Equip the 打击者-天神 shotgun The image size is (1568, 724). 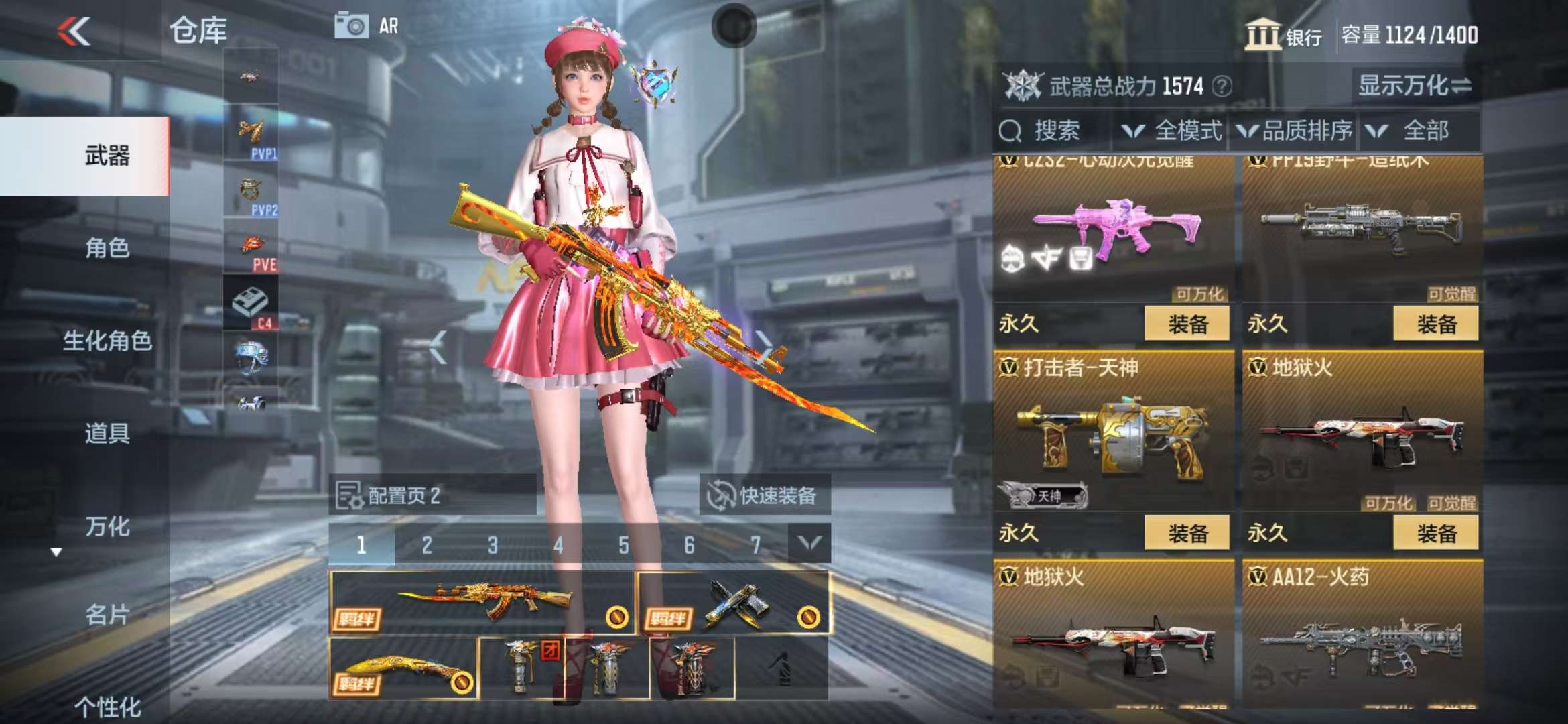tap(1187, 534)
